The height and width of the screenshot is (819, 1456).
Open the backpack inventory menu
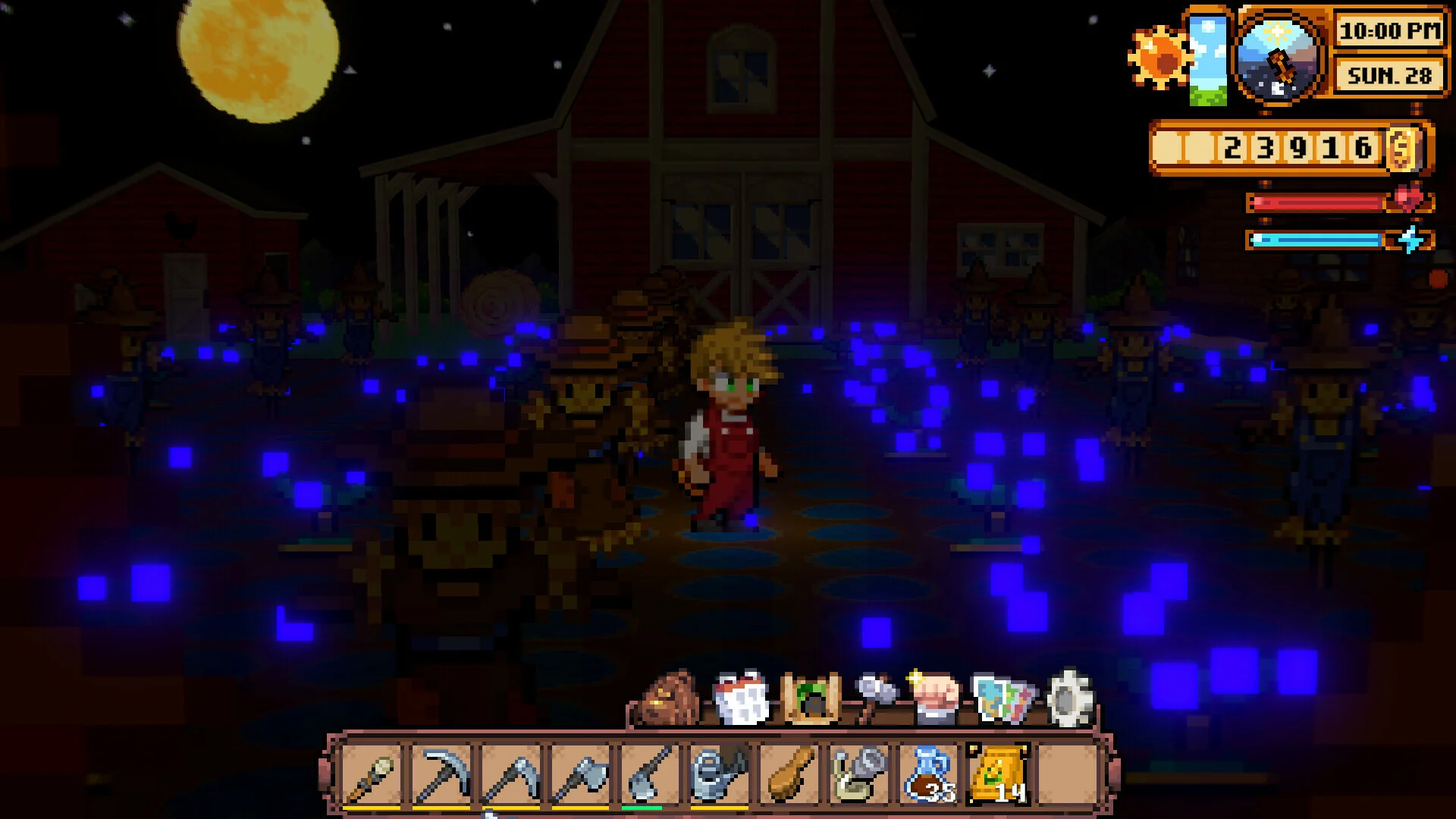pyautogui.click(x=670, y=698)
